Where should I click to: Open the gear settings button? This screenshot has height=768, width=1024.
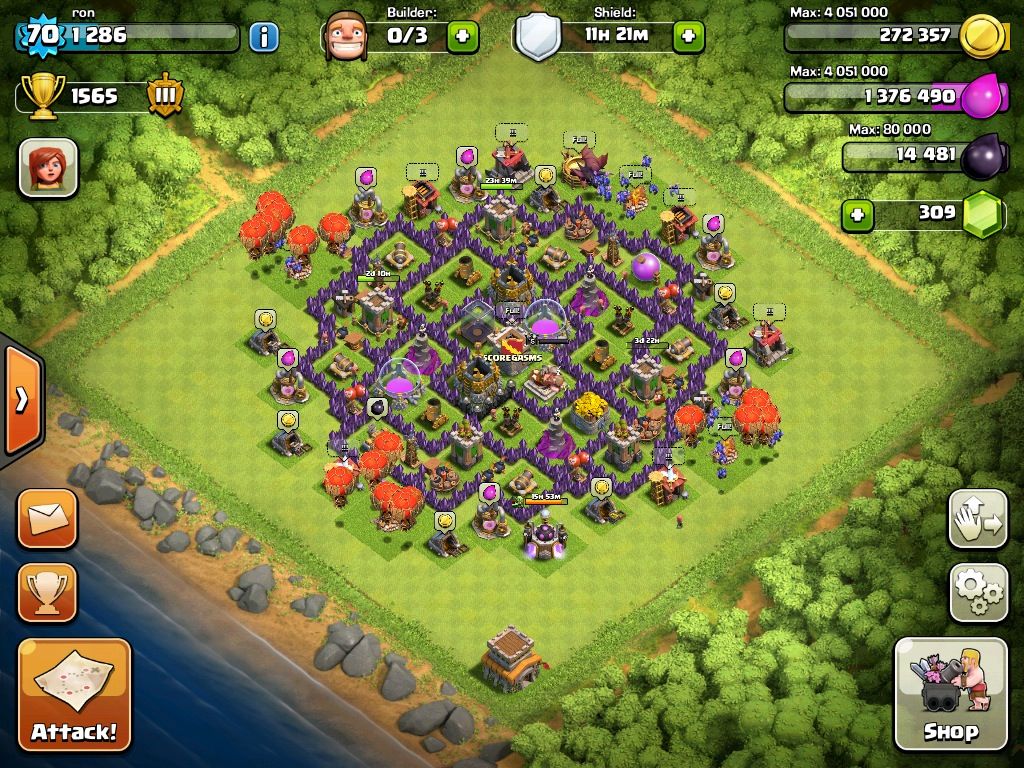pos(977,592)
